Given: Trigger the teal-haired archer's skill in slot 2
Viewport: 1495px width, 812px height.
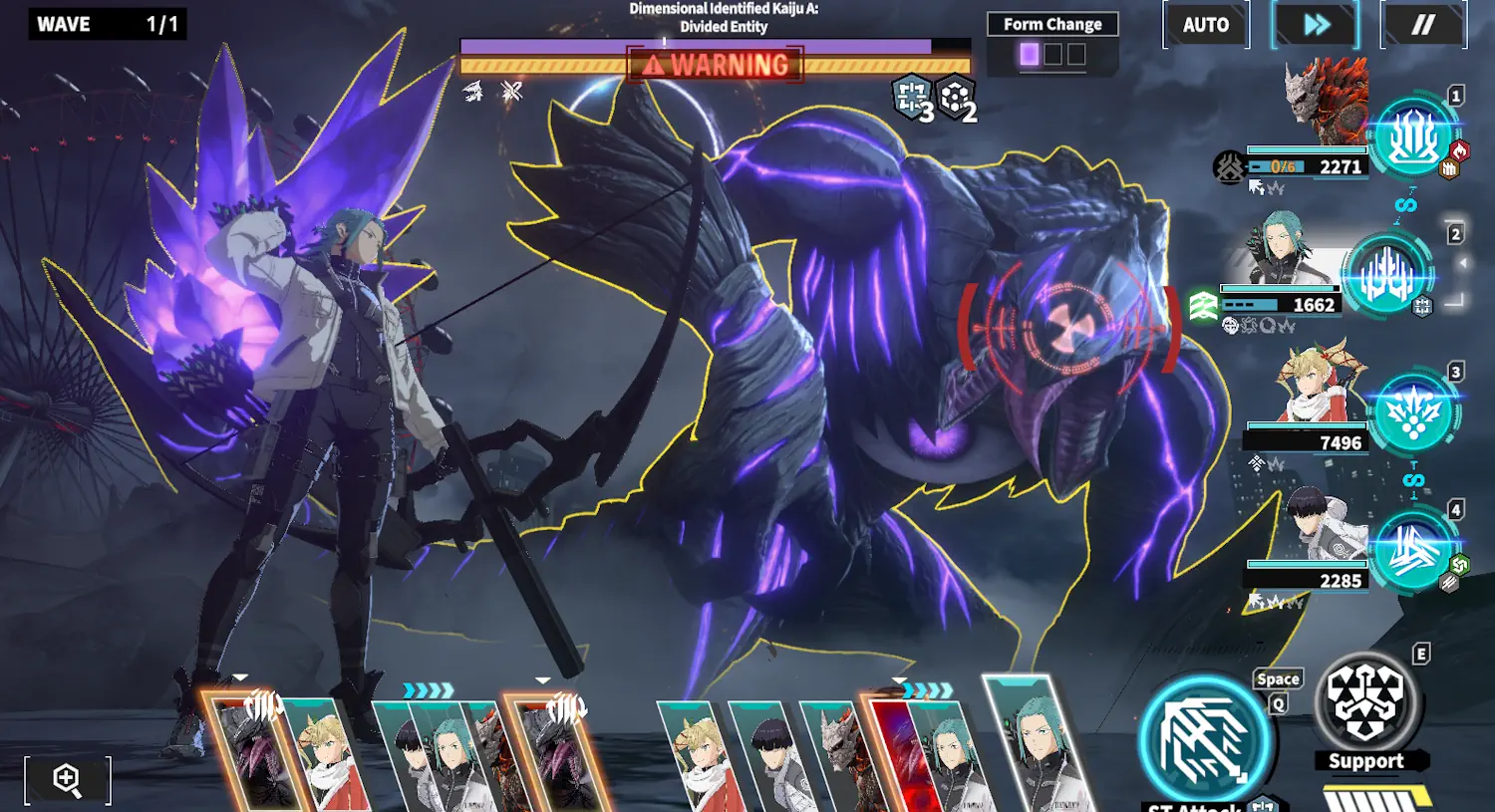Looking at the screenshot, I should tap(1387, 274).
